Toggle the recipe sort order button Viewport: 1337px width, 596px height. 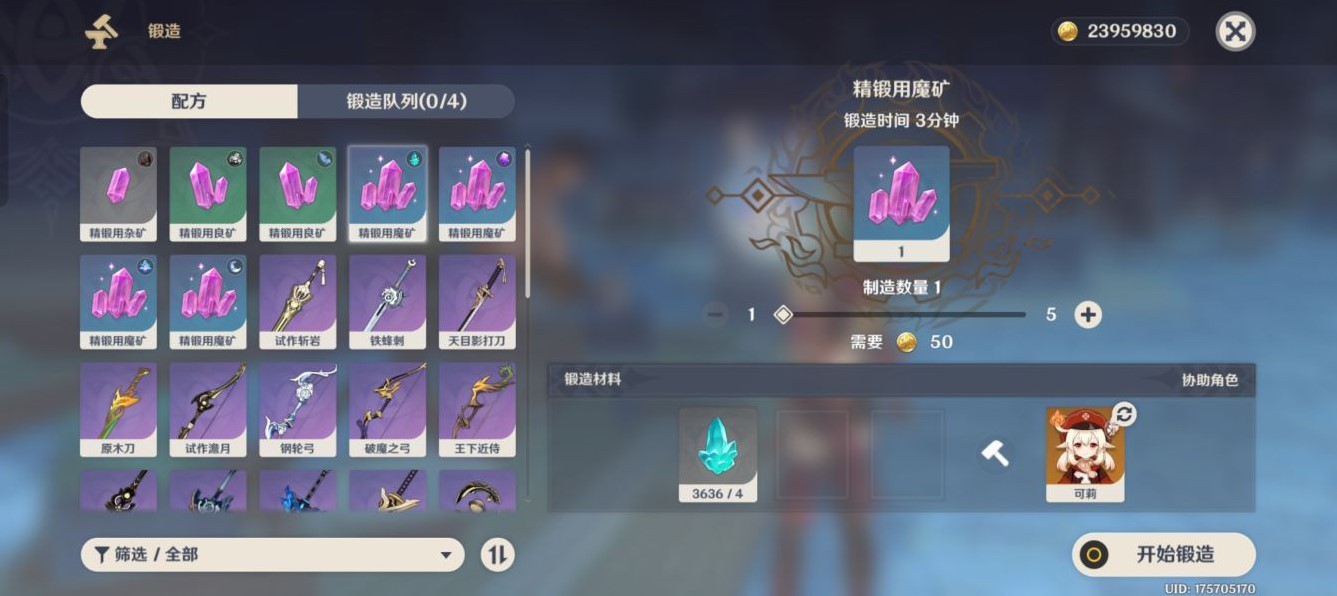pos(497,555)
